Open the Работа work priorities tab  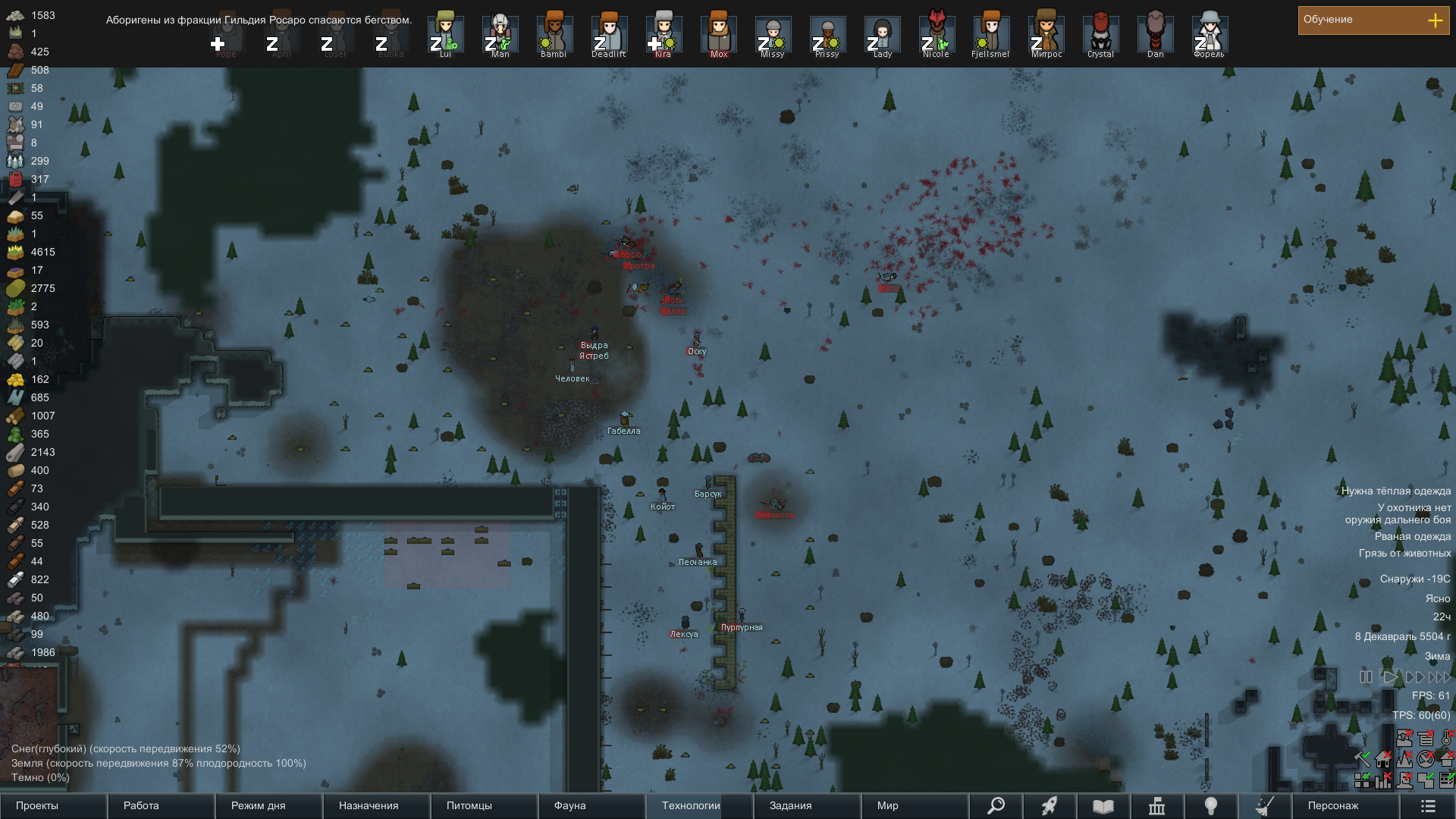pyautogui.click(x=161, y=805)
